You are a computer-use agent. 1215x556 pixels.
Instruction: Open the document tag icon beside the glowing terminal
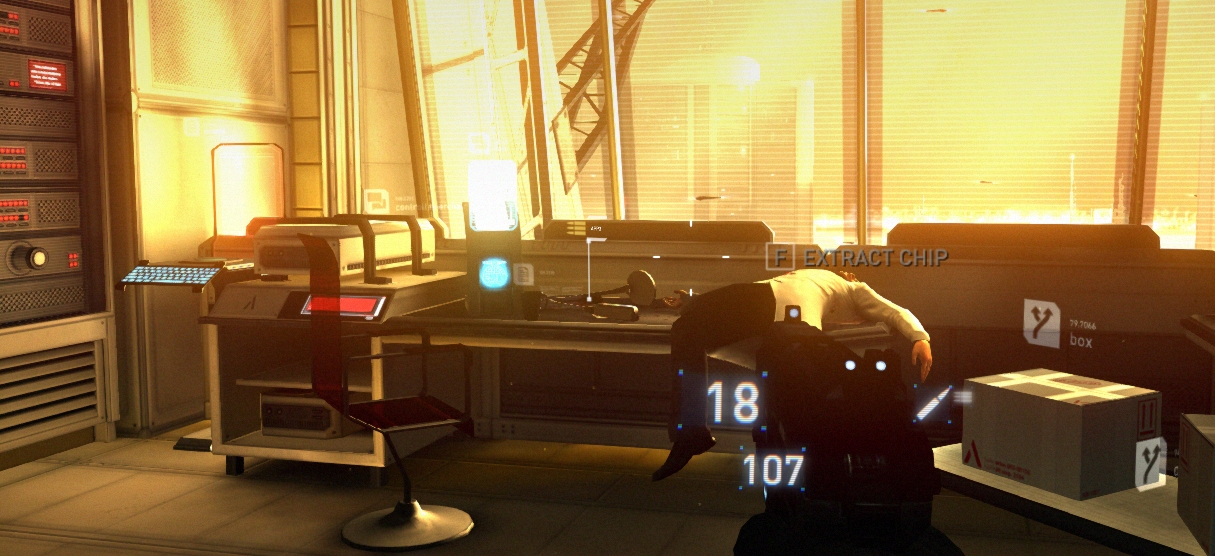523,272
